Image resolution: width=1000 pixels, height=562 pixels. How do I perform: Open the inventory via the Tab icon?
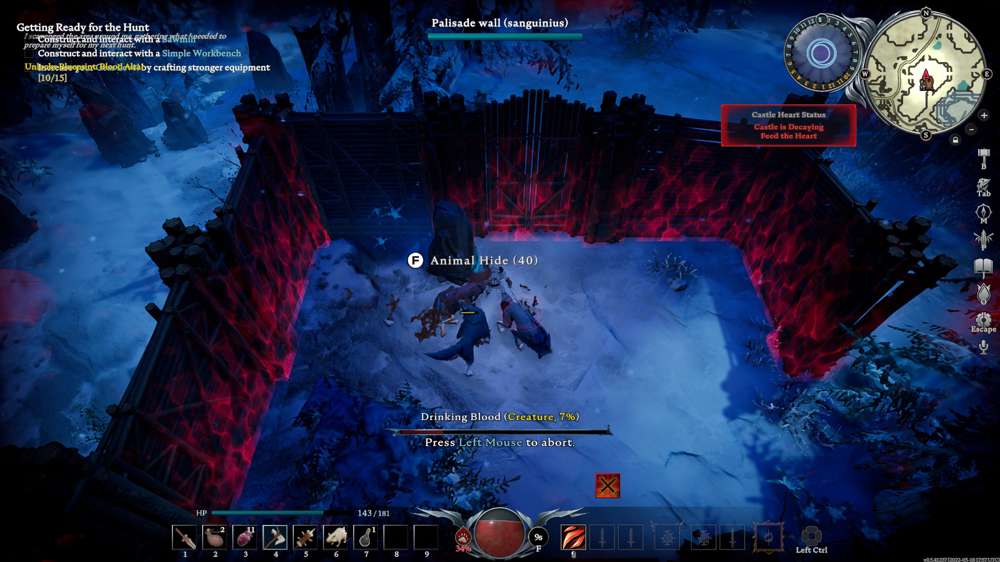pos(983,186)
